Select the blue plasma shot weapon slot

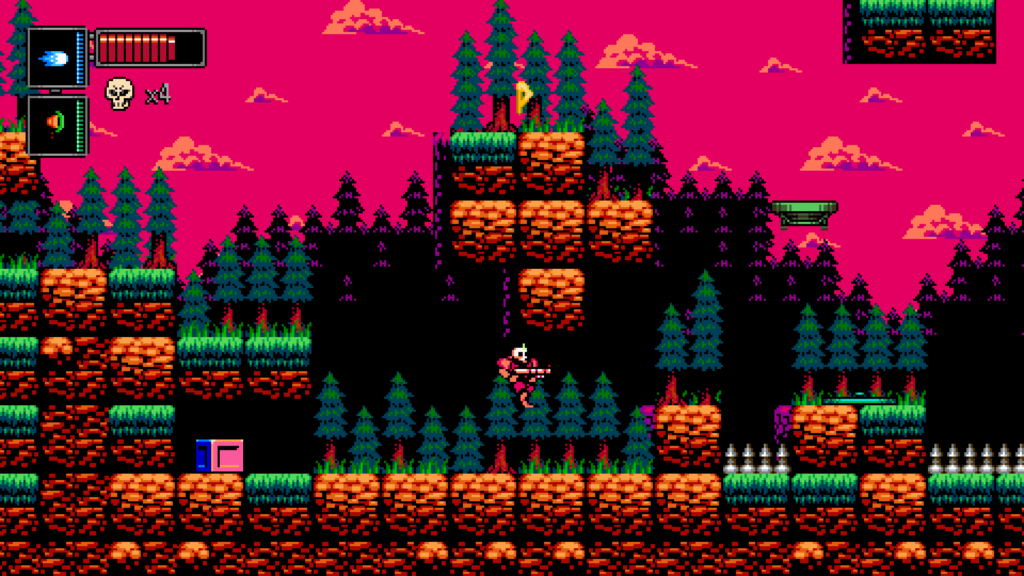[56, 58]
